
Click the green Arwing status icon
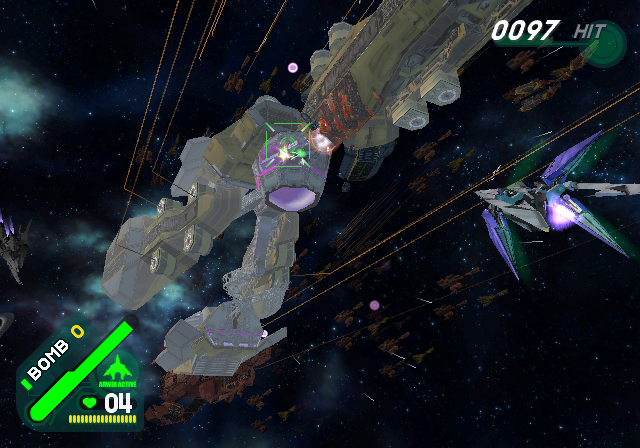click(118, 365)
